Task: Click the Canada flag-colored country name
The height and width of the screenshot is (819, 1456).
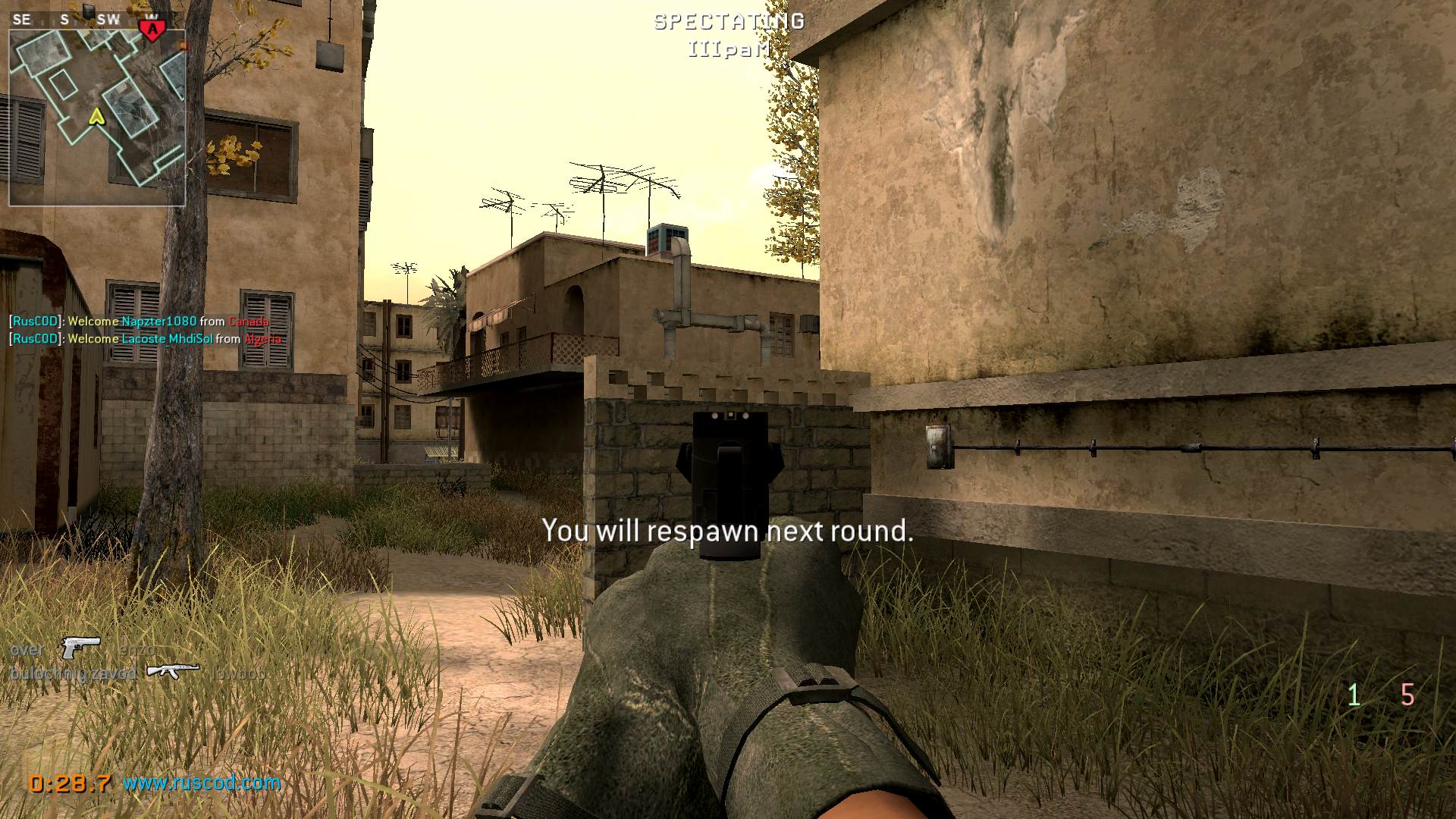Action: 249,322
